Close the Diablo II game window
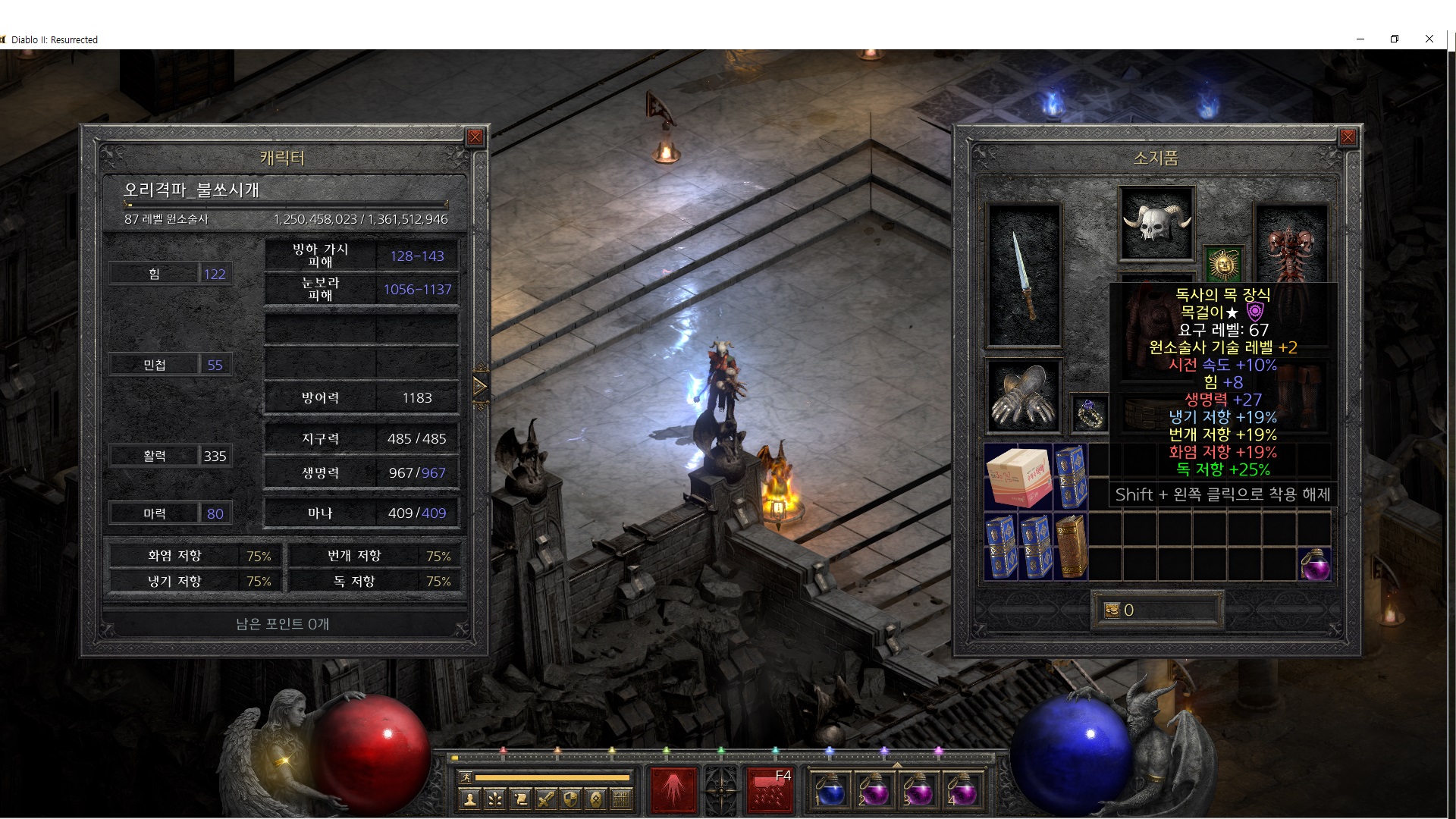The height and width of the screenshot is (819, 1456). (1429, 39)
